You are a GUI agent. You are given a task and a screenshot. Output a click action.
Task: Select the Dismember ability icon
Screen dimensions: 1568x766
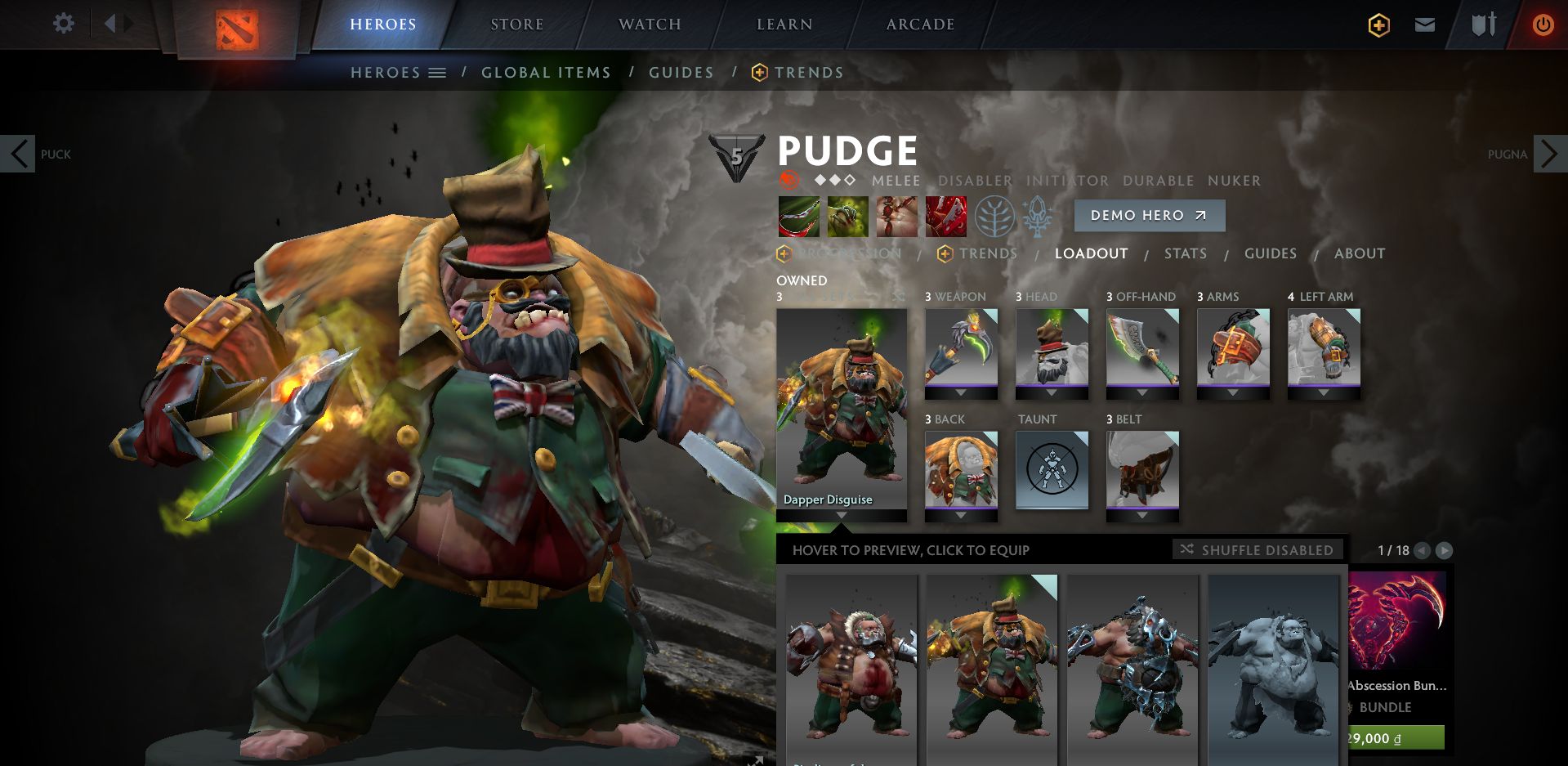point(945,215)
